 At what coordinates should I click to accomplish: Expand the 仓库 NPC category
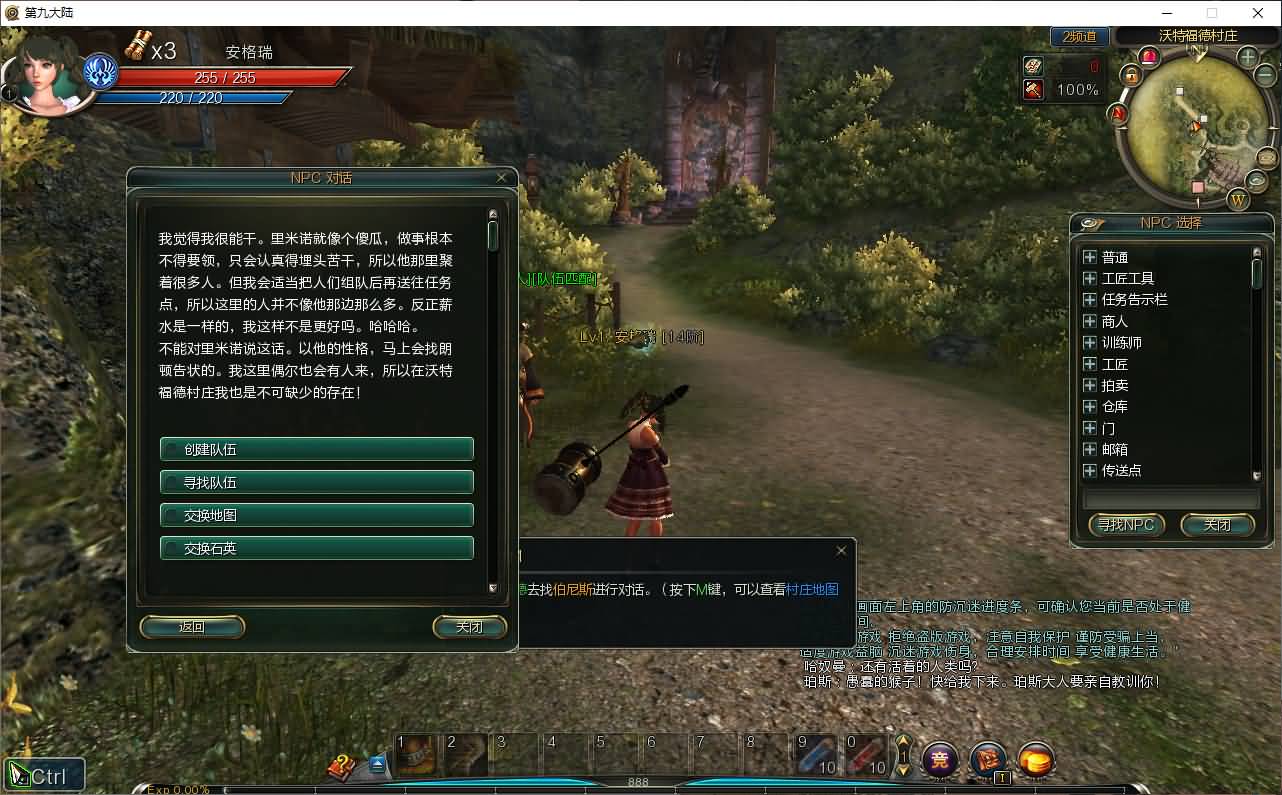pos(1090,406)
